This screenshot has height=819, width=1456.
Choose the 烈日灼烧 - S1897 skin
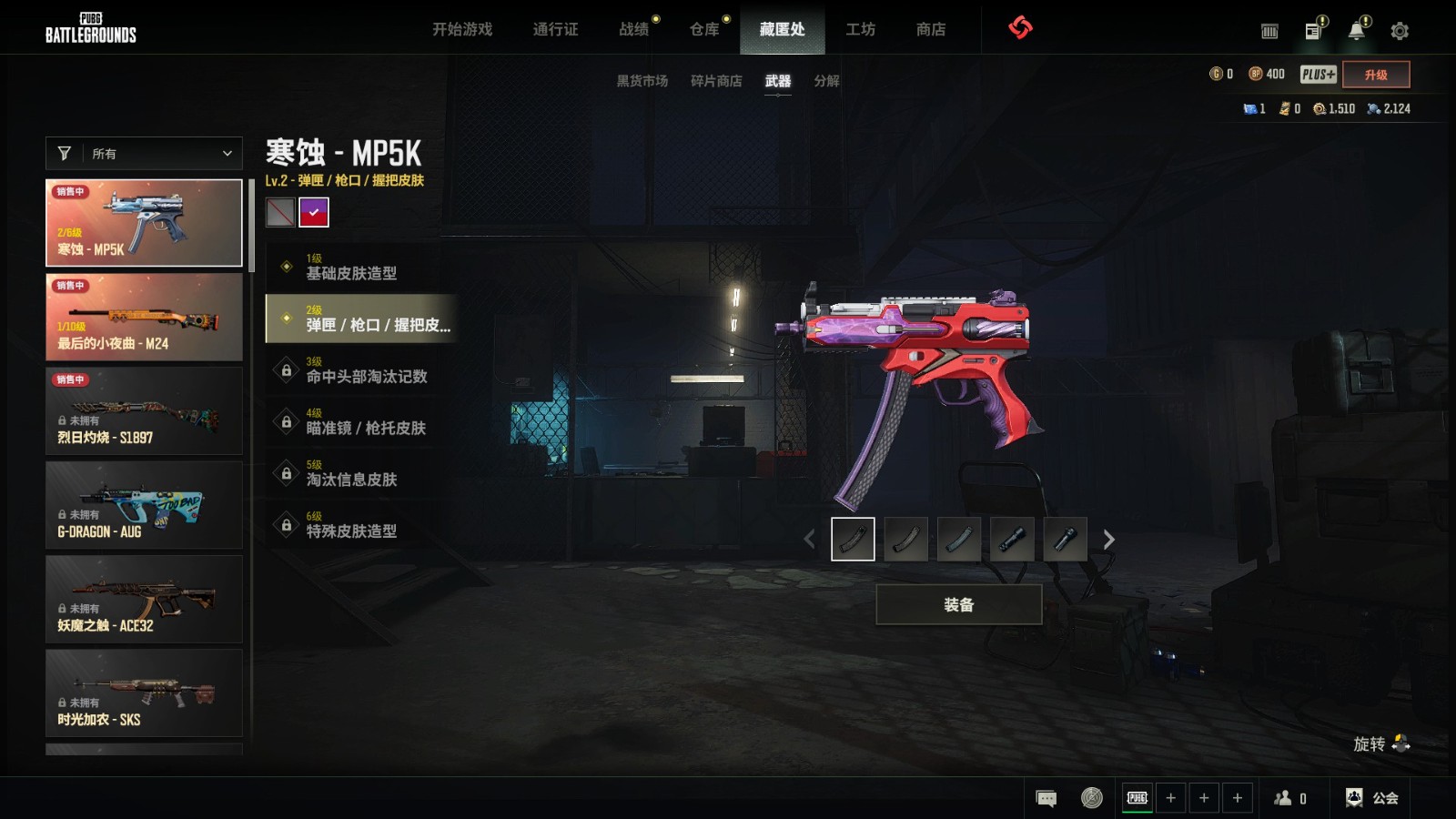pyautogui.click(x=144, y=410)
